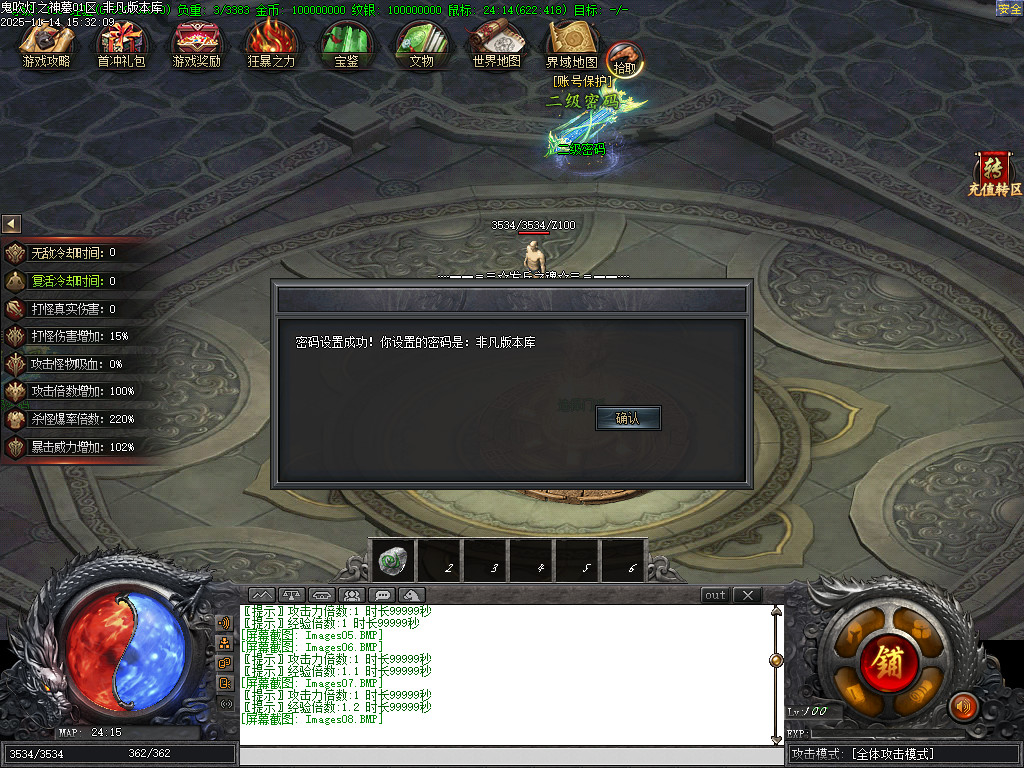The height and width of the screenshot is (768, 1024).
Task: Open the red 鋪 shop button
Action: pyautogui.click(x=885, y=661)
